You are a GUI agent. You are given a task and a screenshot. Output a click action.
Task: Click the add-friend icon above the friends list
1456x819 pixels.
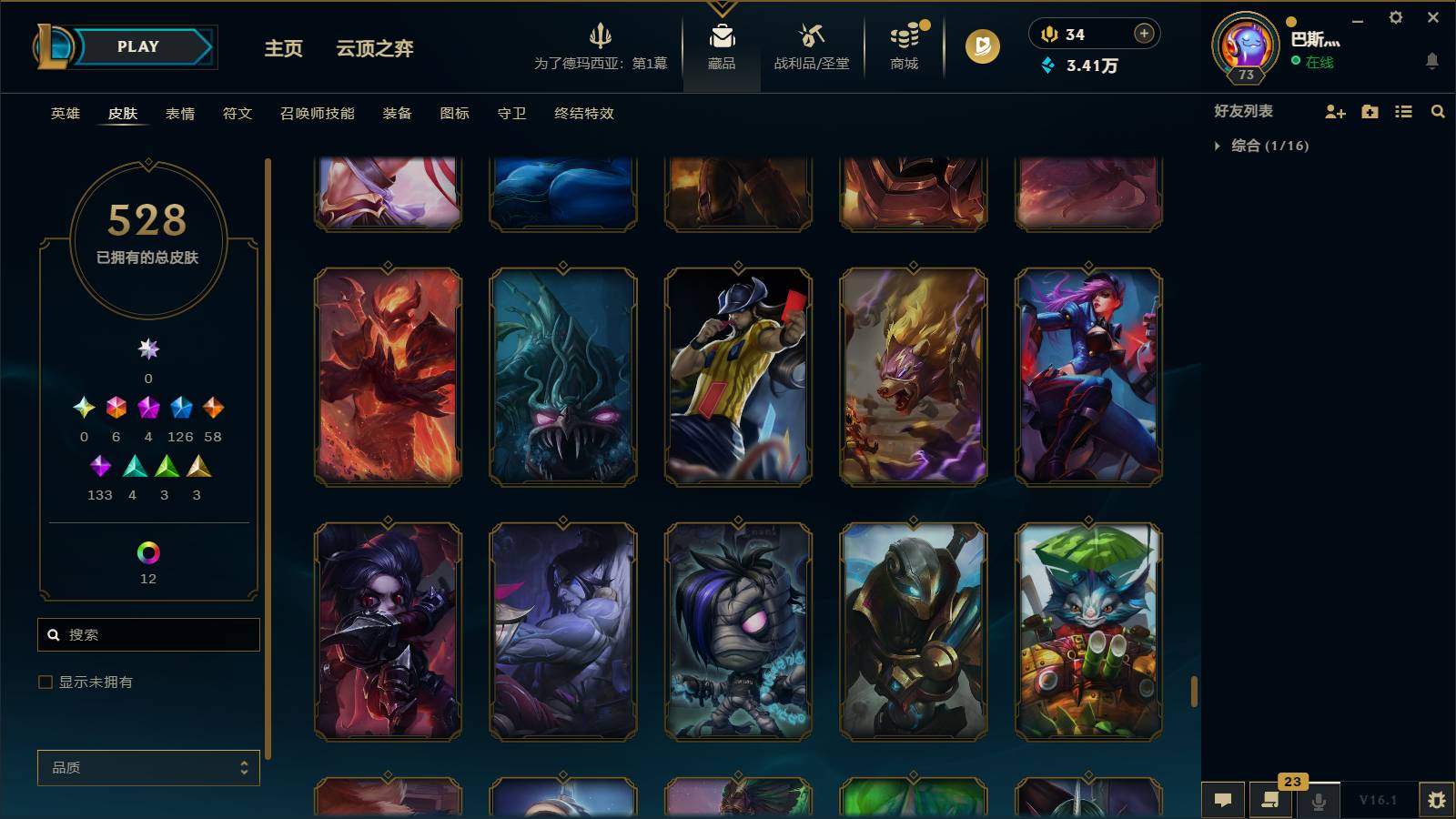pos(1336,112)
